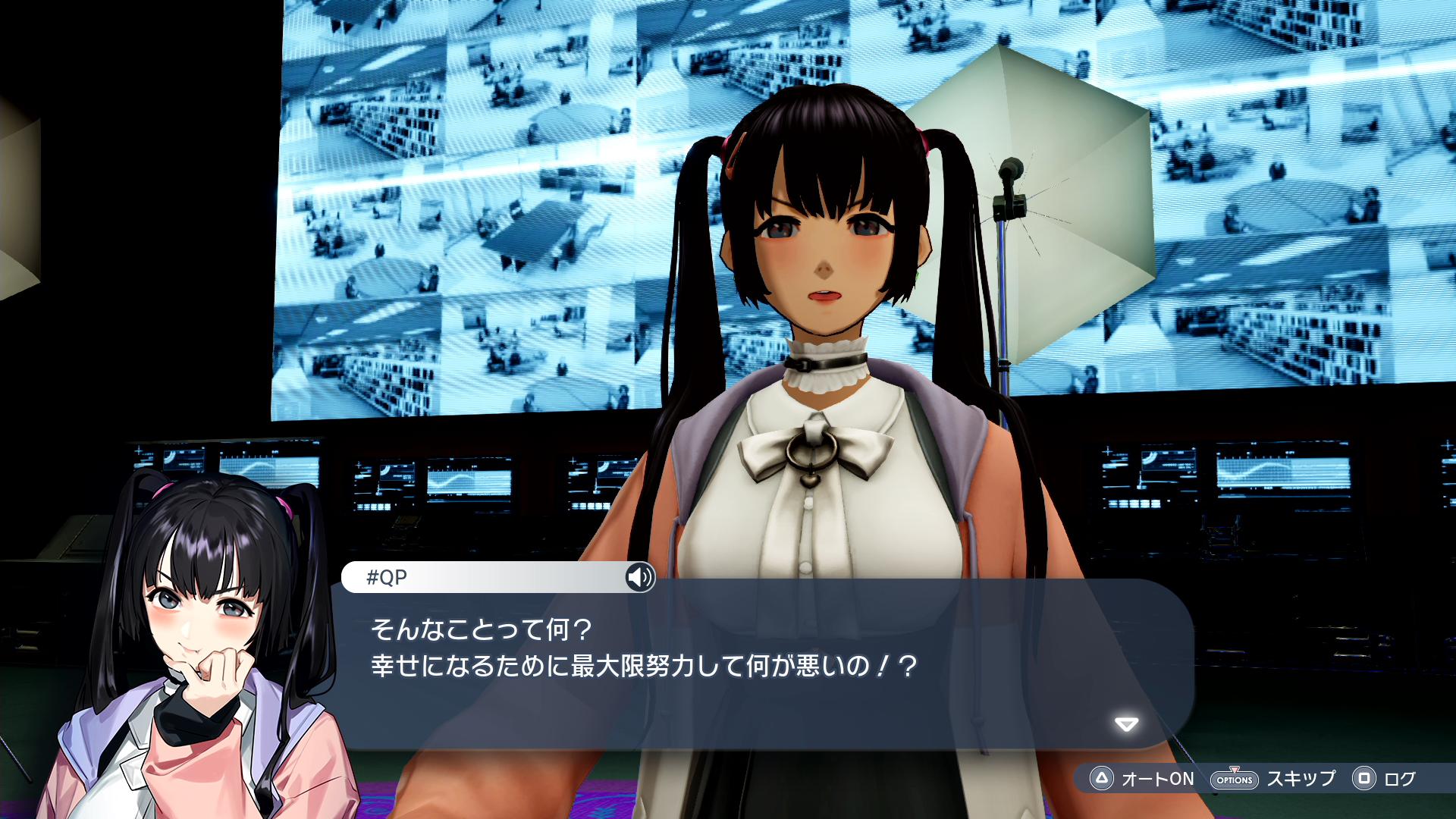Open the OPTIONS system menu
The height and width of the screenshot is (819, 1456).
click(1235, 779)
